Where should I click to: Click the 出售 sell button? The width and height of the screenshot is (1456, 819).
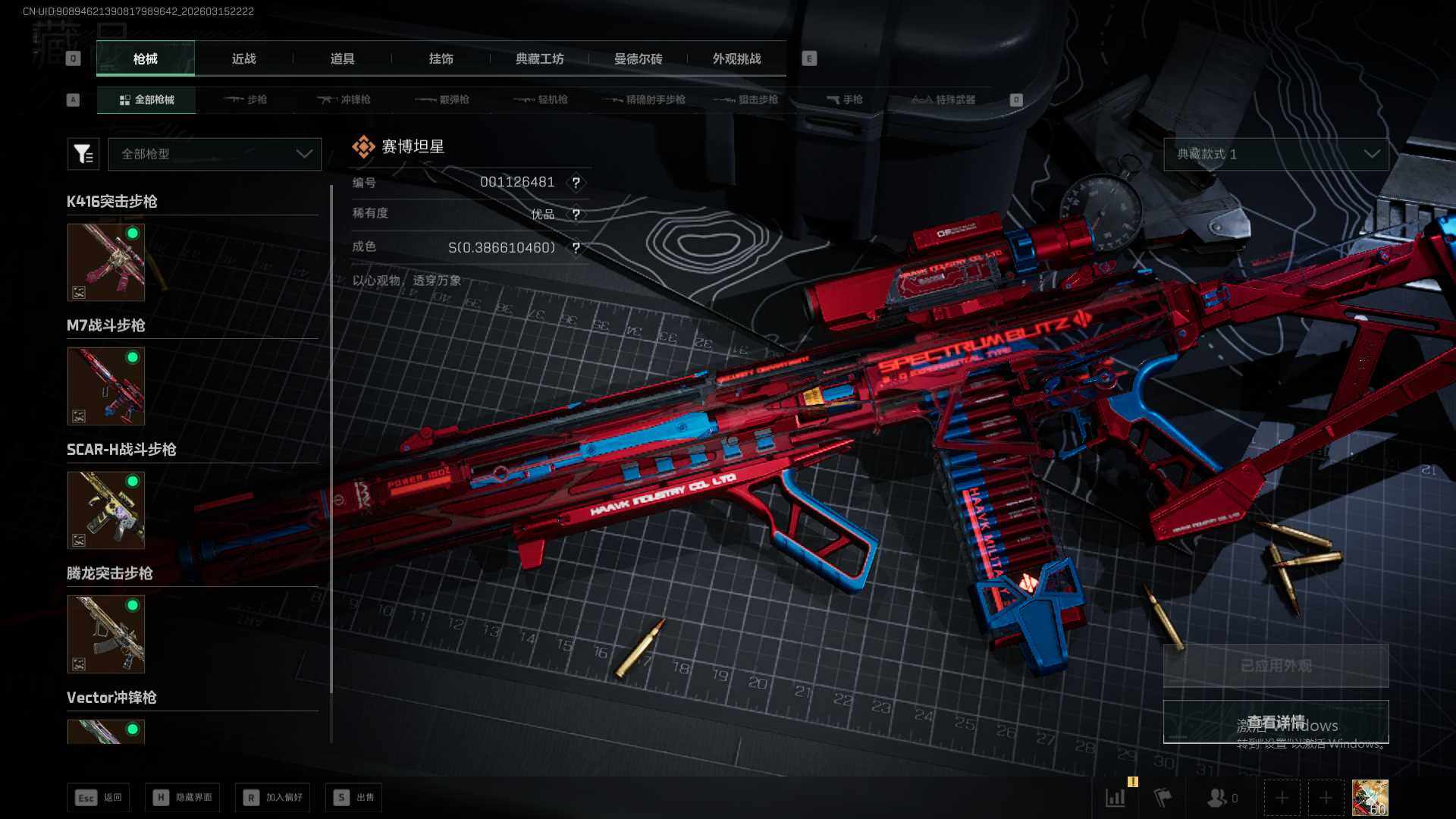click(x=353, y=797)
